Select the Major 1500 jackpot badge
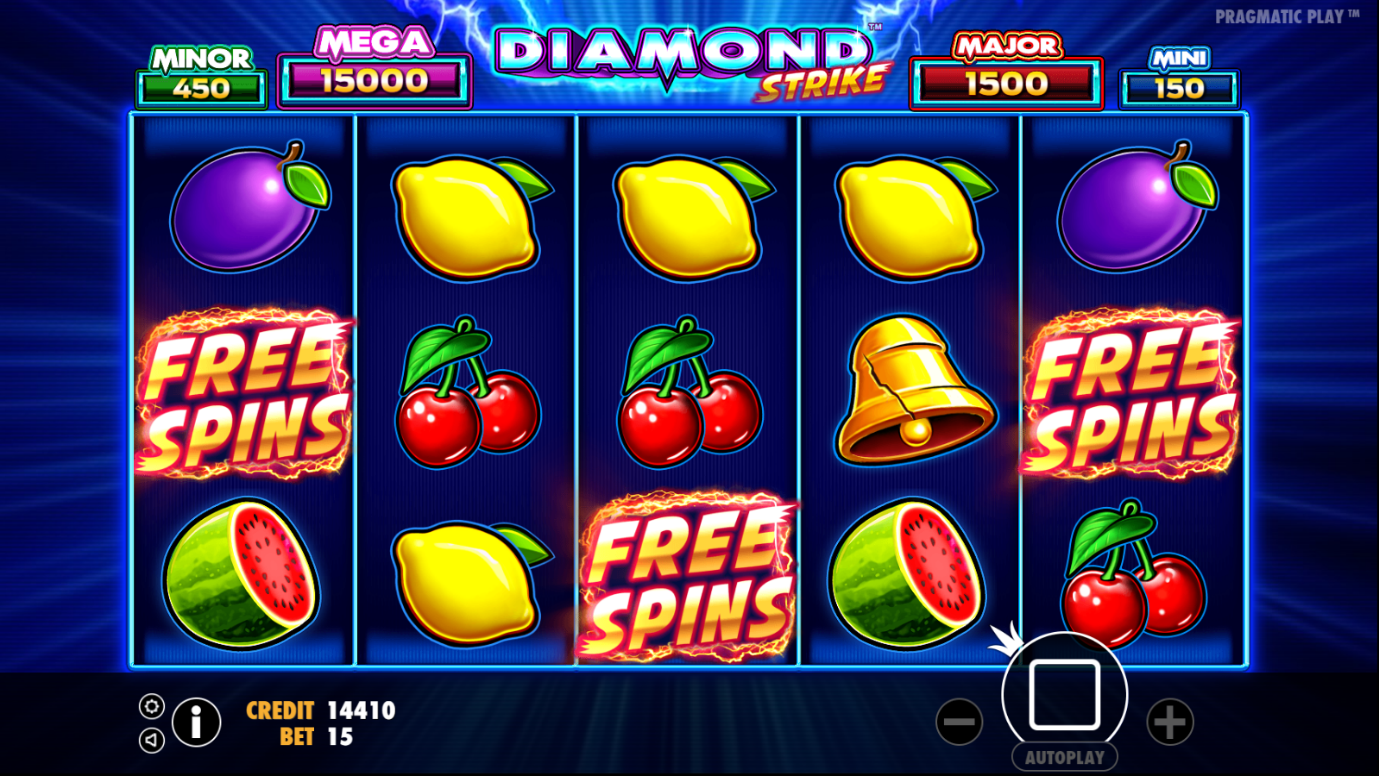Screen dimensions: 1379x776 click(1005, 80)
